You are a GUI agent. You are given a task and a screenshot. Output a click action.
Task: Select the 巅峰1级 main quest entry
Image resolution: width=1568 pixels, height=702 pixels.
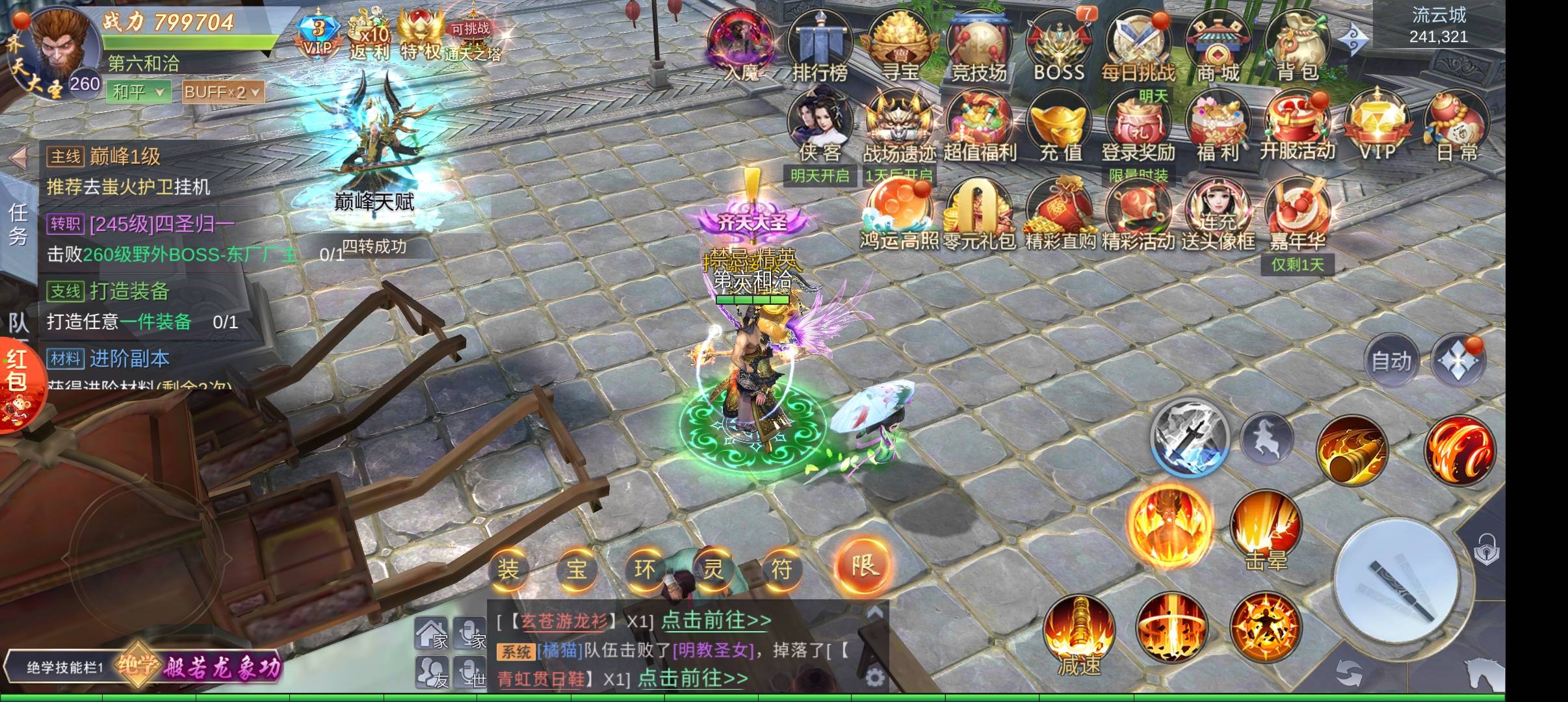[124, 156]
